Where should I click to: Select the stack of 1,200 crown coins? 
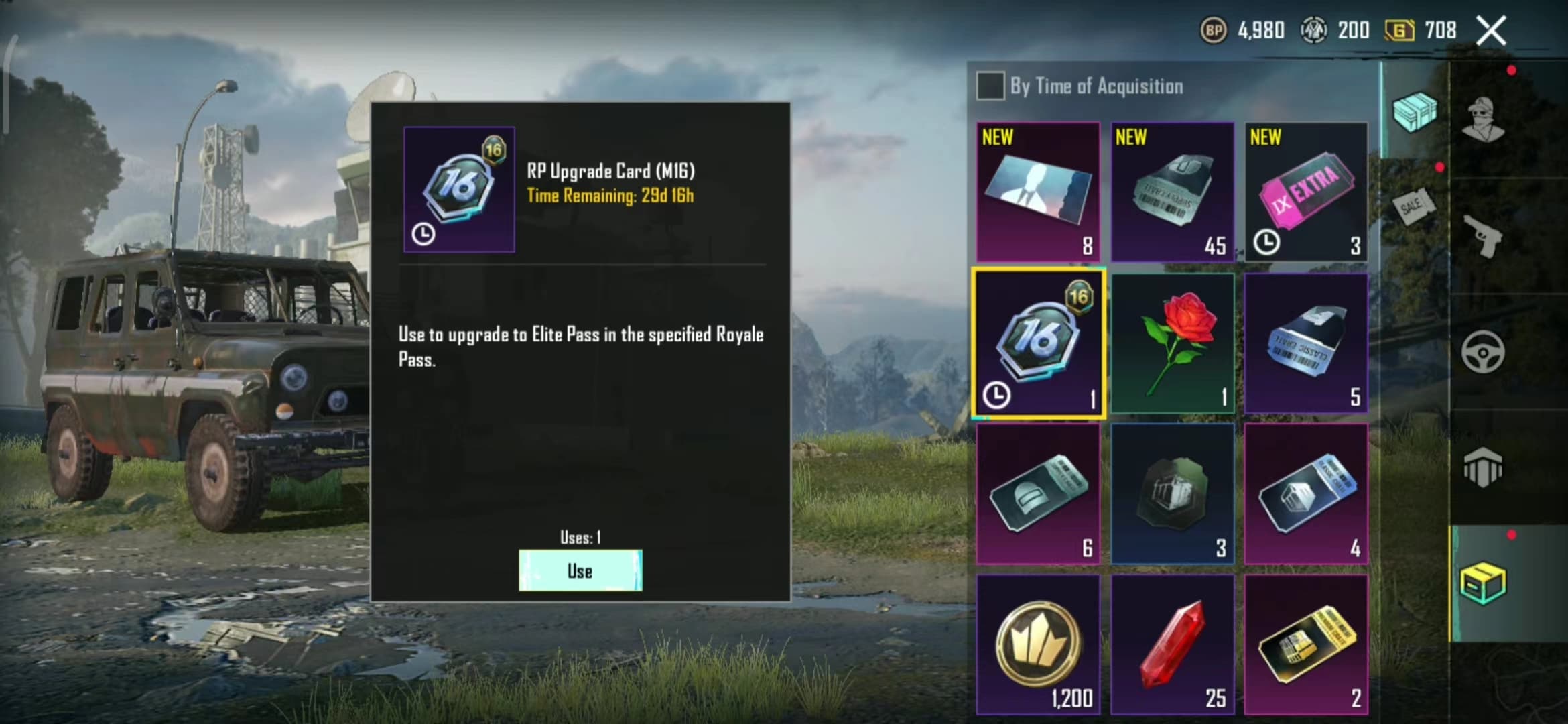tap(1037, 644)
